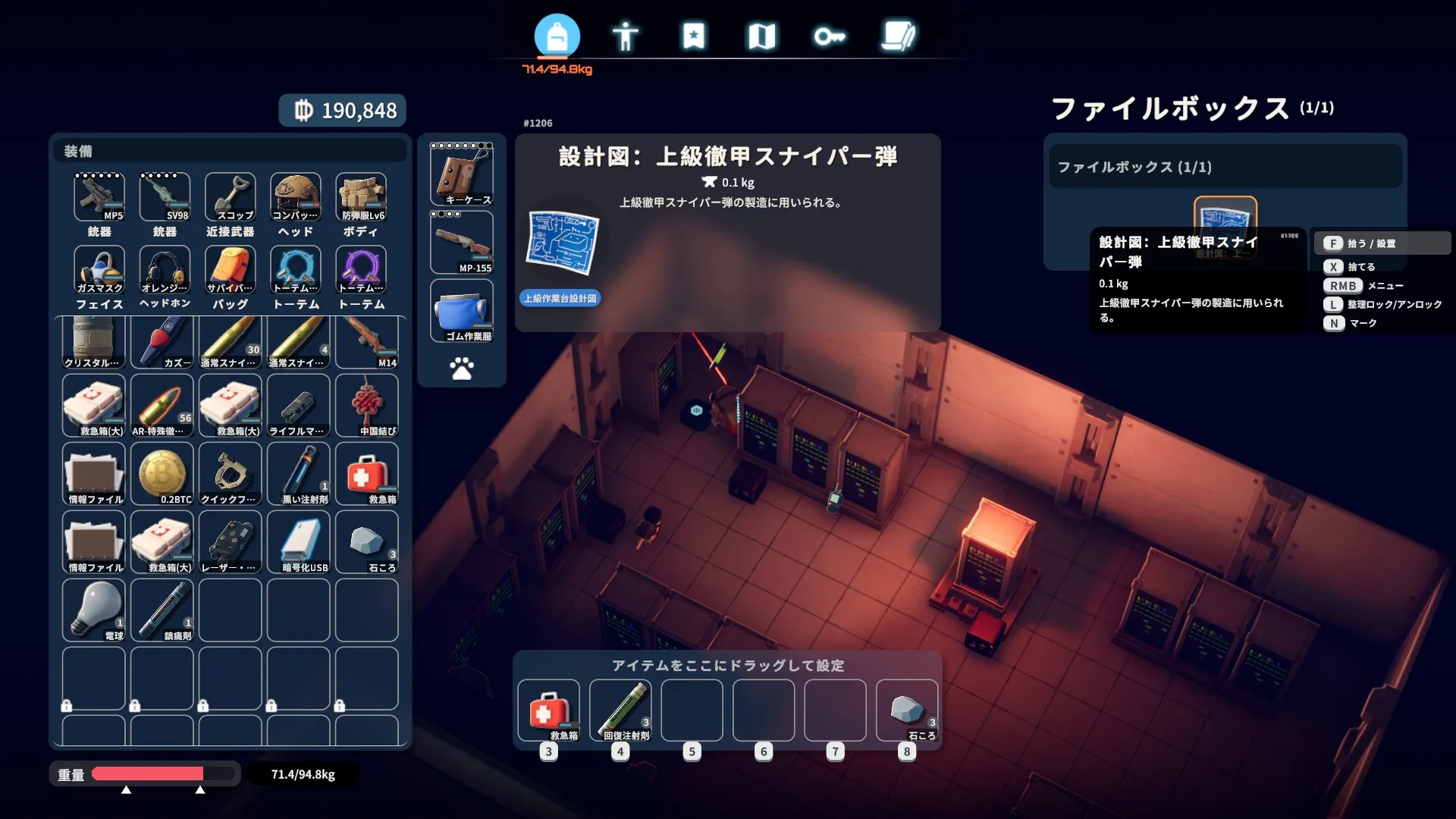The height and width of the screenshot is (819, 1456).
Task: Open the key case slot (キーケース)
Action: click(462, 174)
